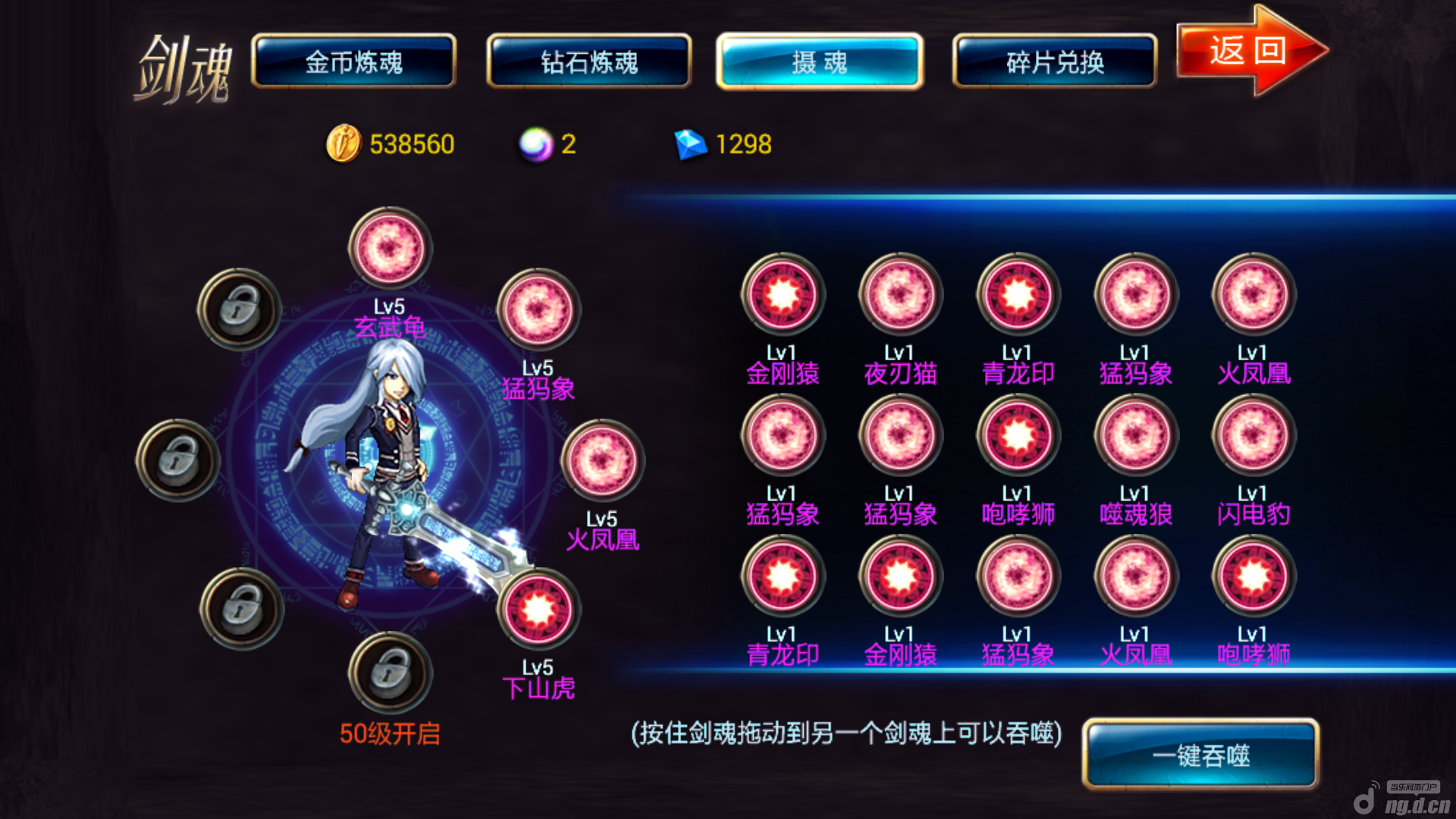Screen dimensions: 1456x819
Task: Choose the equipped Lv5 猛犸象 soul
Action: (538, 309)
